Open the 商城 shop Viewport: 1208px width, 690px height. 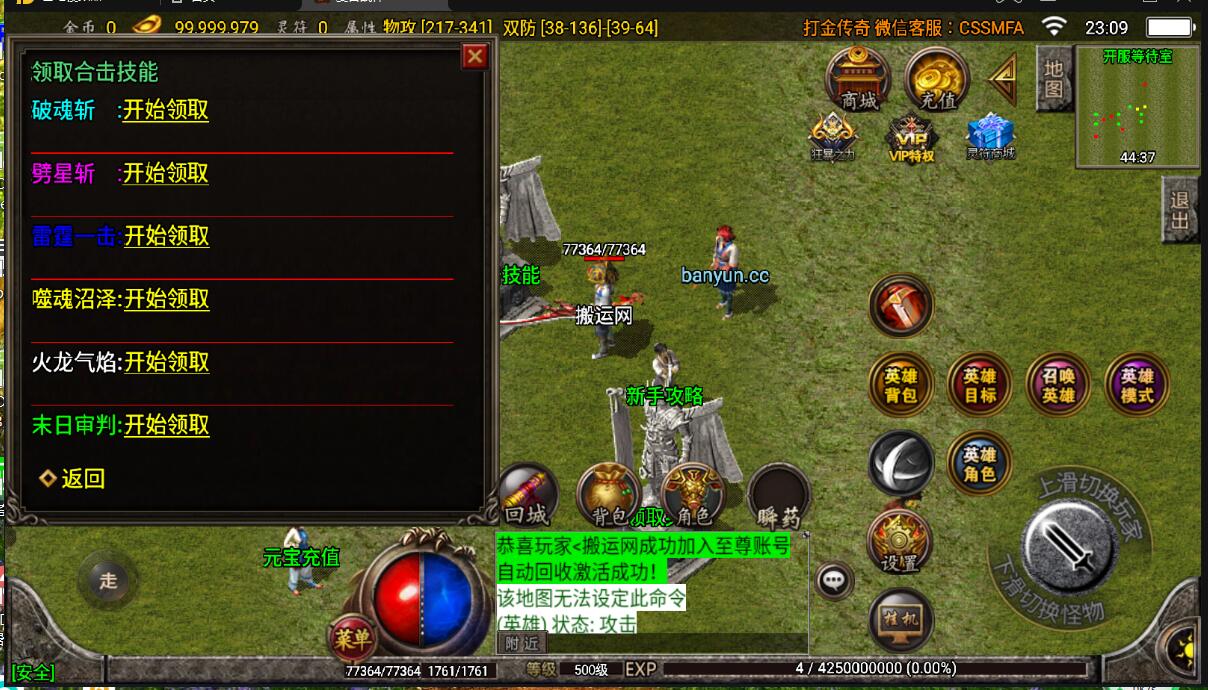(x=858, y=78)
